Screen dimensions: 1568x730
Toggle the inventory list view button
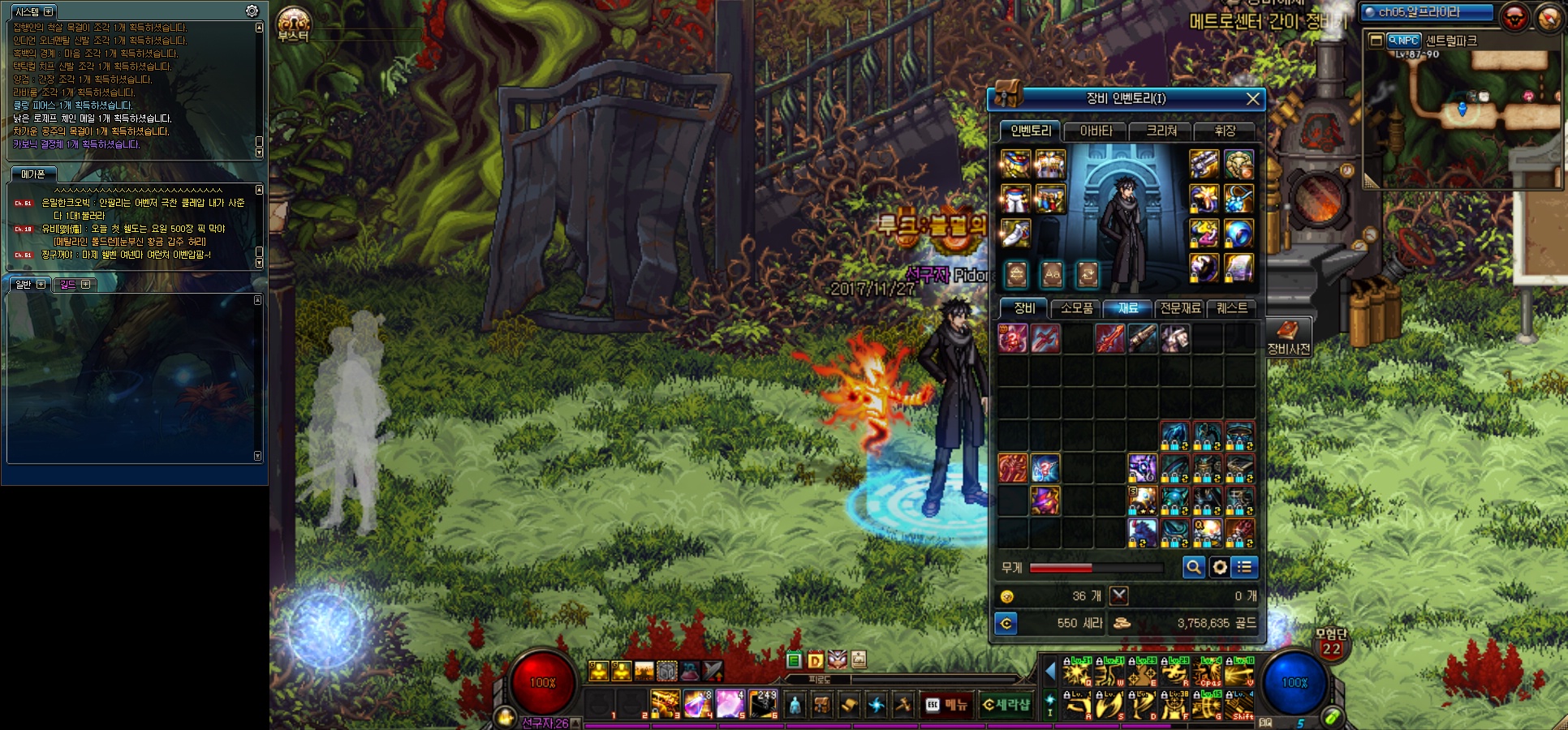[1244, 568]
